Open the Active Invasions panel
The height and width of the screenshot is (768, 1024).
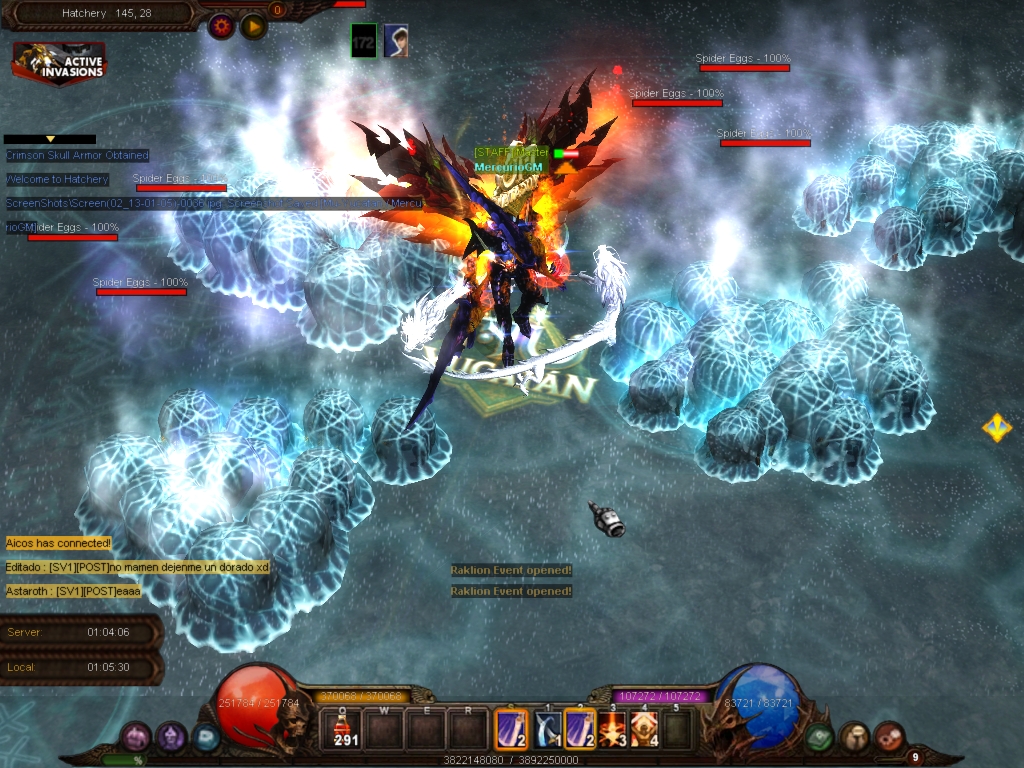(x=58, y=62)
